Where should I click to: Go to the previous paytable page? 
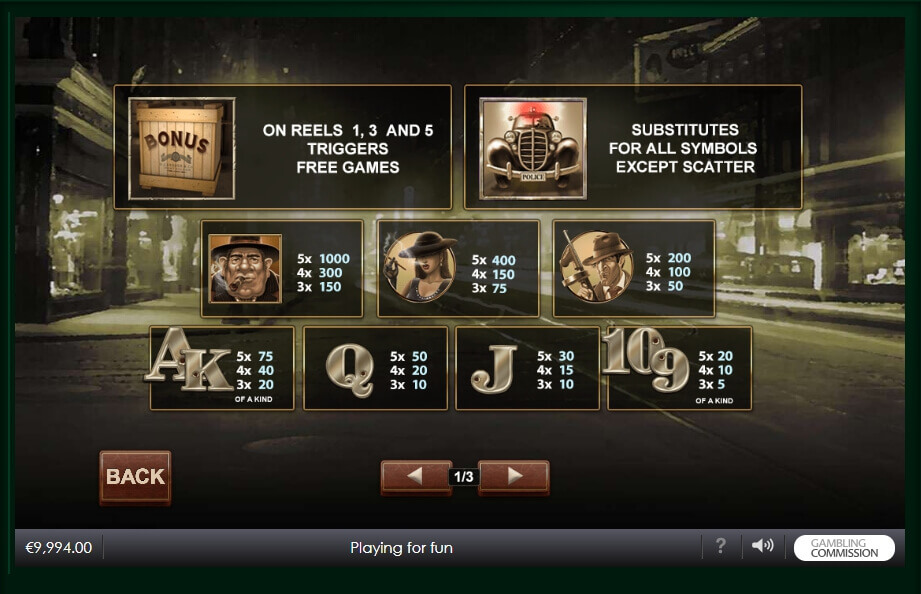click(415, 477)
